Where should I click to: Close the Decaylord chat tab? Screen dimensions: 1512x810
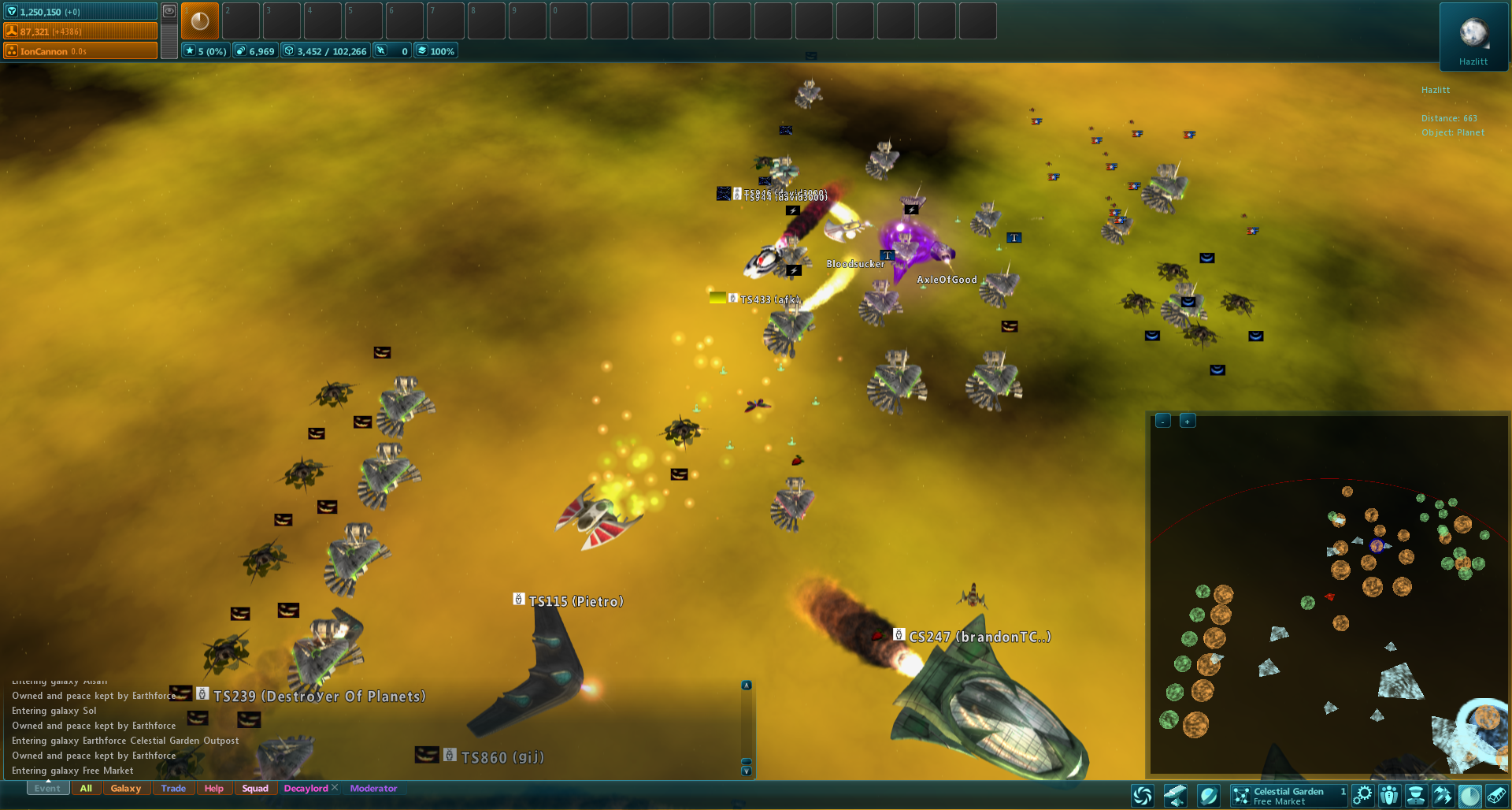tap(335, 787)
